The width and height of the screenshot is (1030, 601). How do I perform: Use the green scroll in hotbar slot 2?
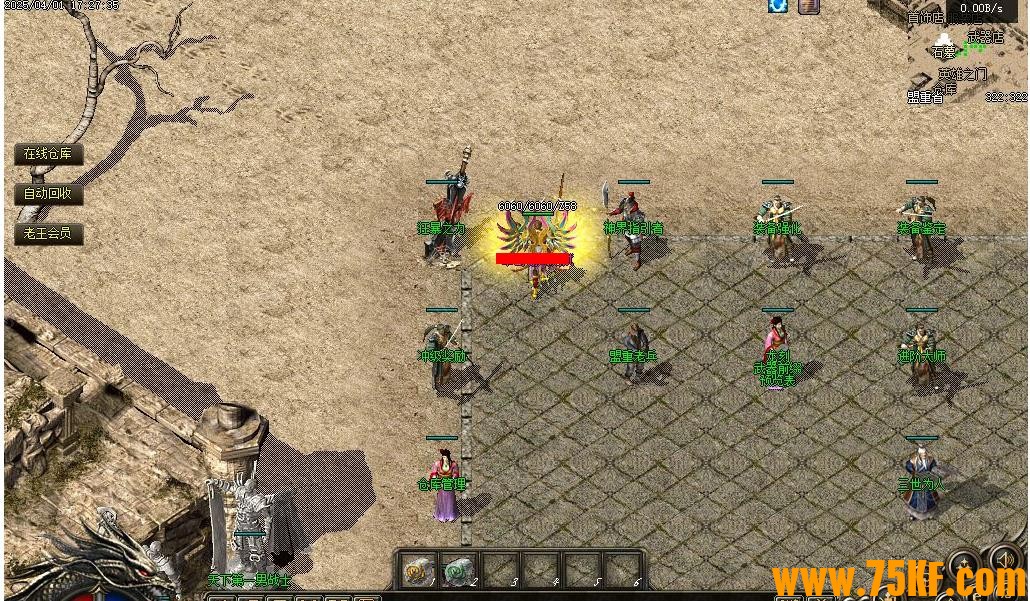pos(458,571)
